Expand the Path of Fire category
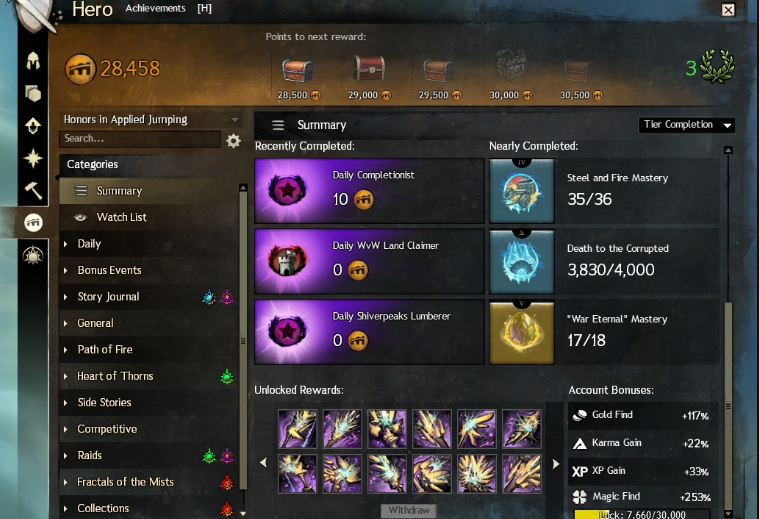 [105, 350]
